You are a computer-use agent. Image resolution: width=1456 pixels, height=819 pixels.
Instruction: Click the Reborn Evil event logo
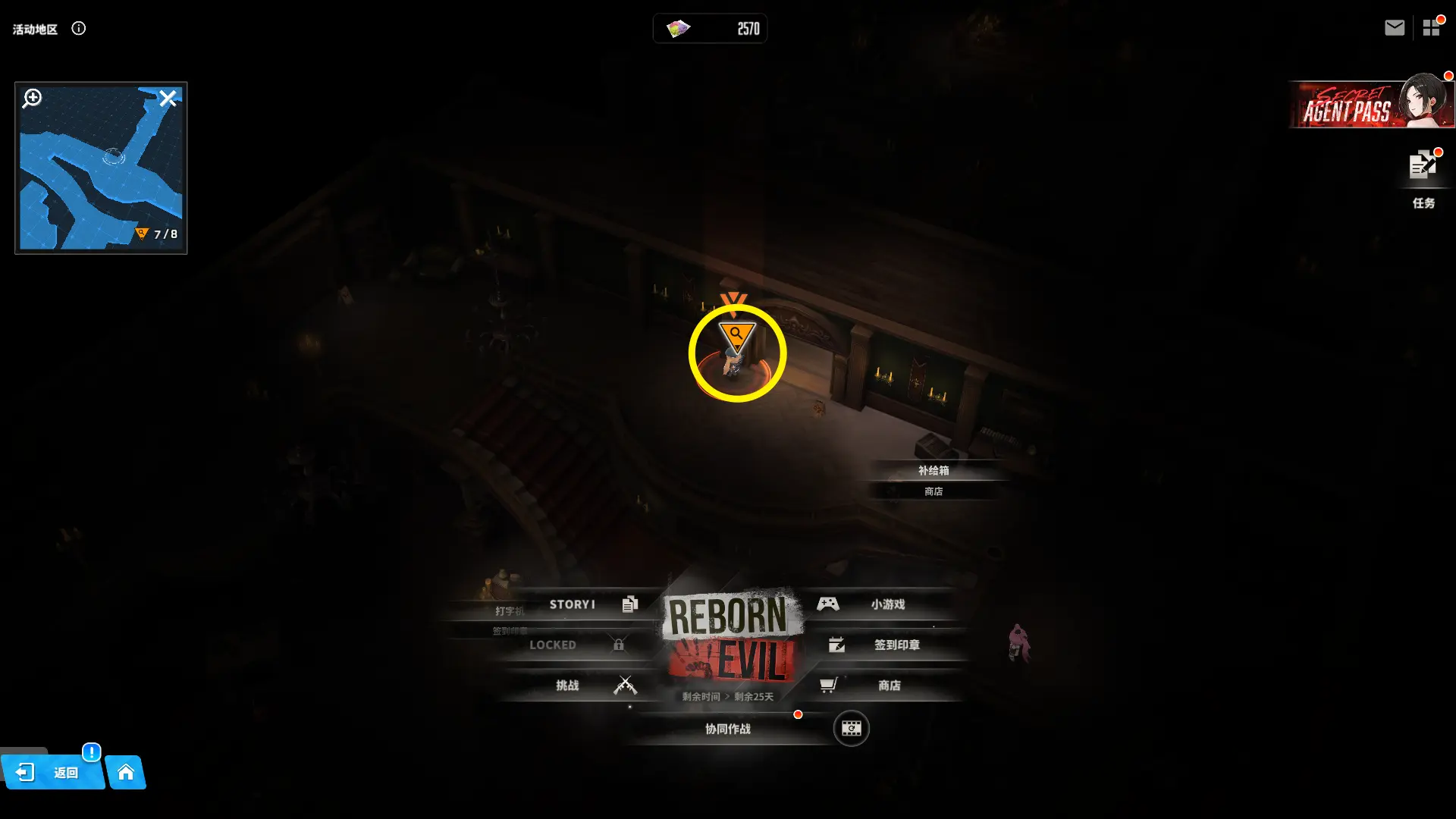[x=730, y=637]
